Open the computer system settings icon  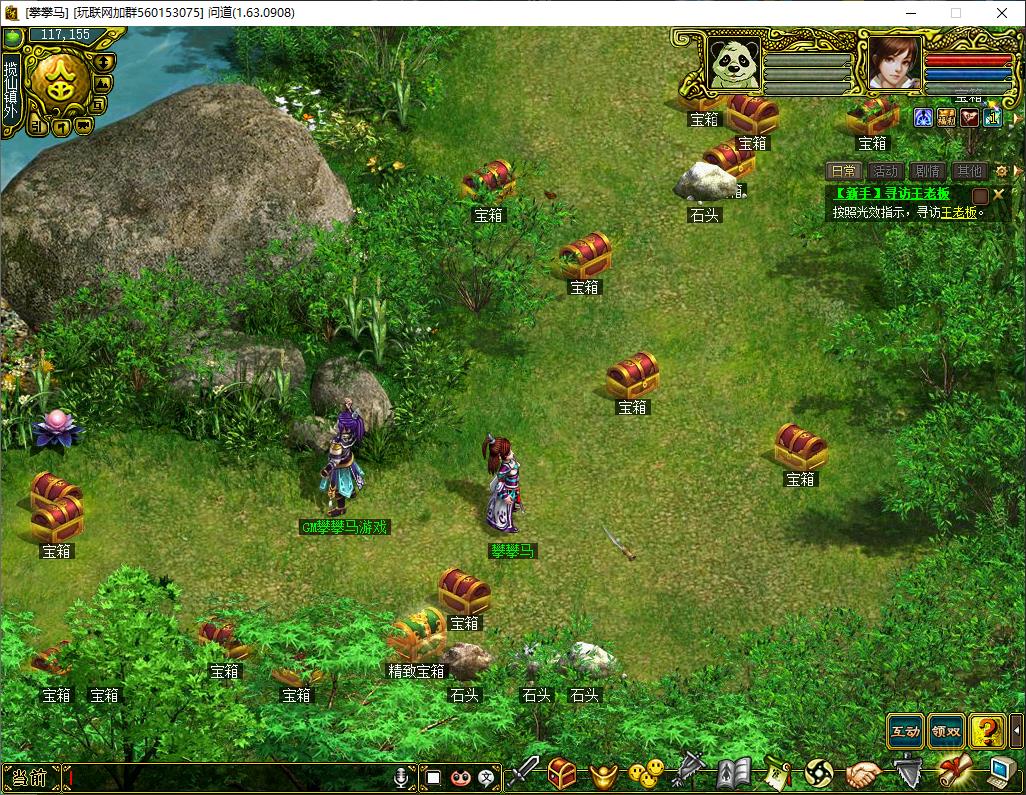click(x=1000, y=773)
